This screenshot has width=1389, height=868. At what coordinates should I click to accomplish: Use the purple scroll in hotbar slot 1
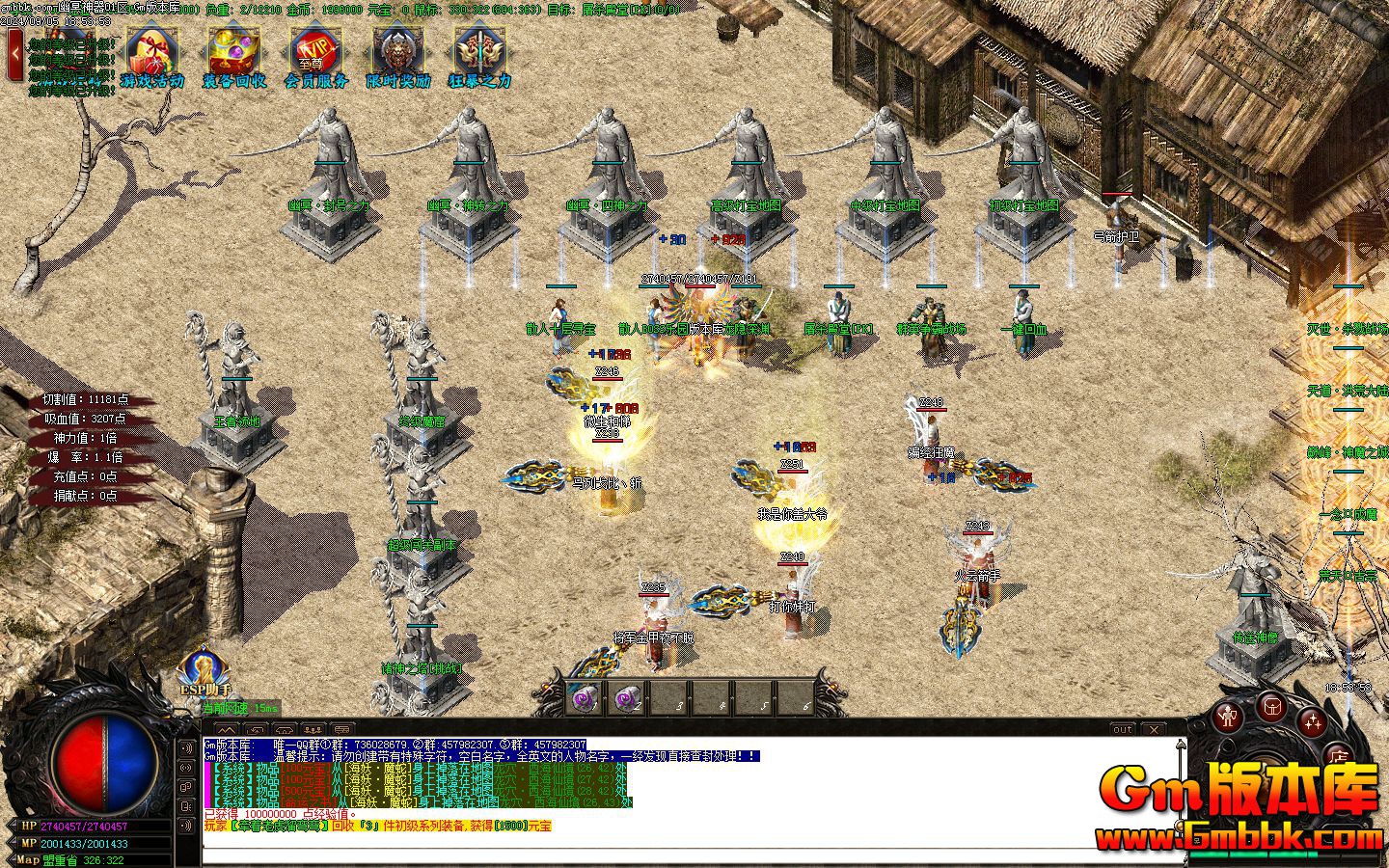pos(585,698)
